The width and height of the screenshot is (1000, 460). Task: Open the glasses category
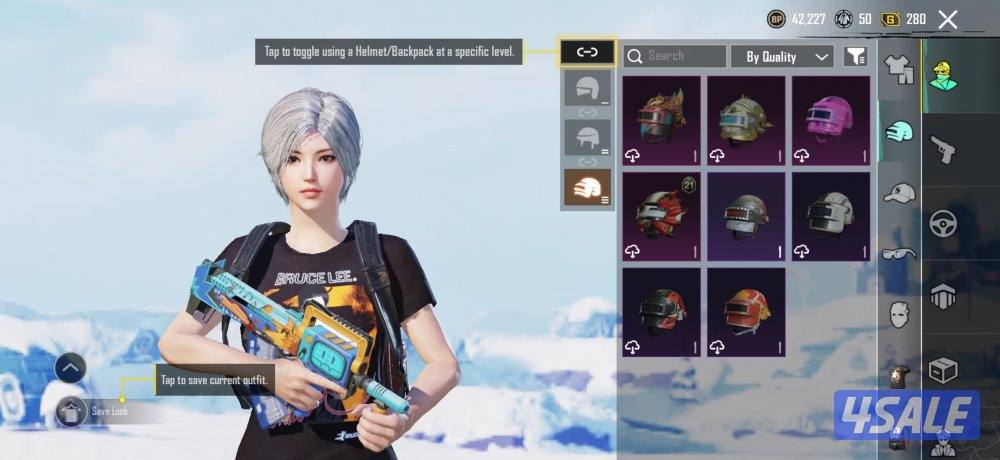[x=900, y=253]
